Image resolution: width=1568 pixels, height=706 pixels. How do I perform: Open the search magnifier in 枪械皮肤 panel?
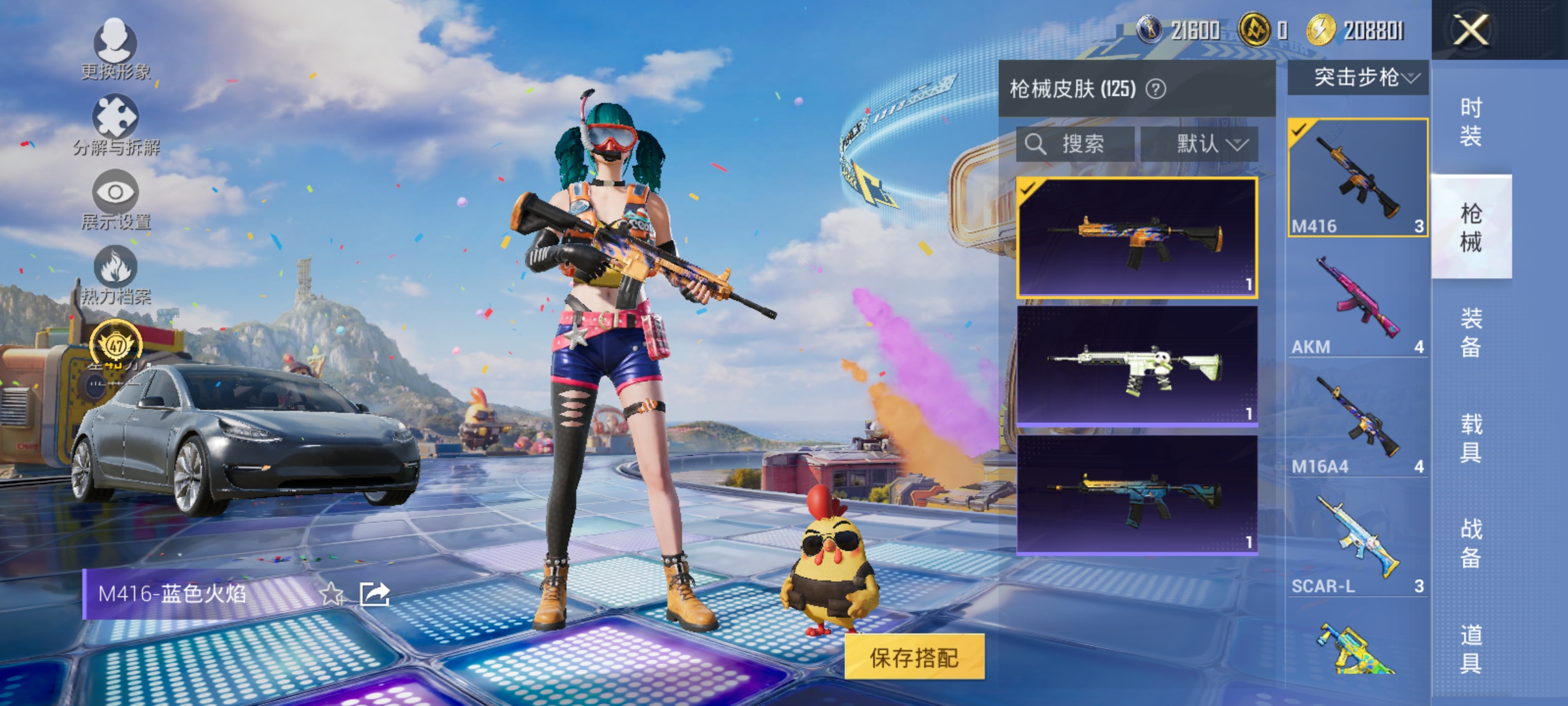point(1036,145)
